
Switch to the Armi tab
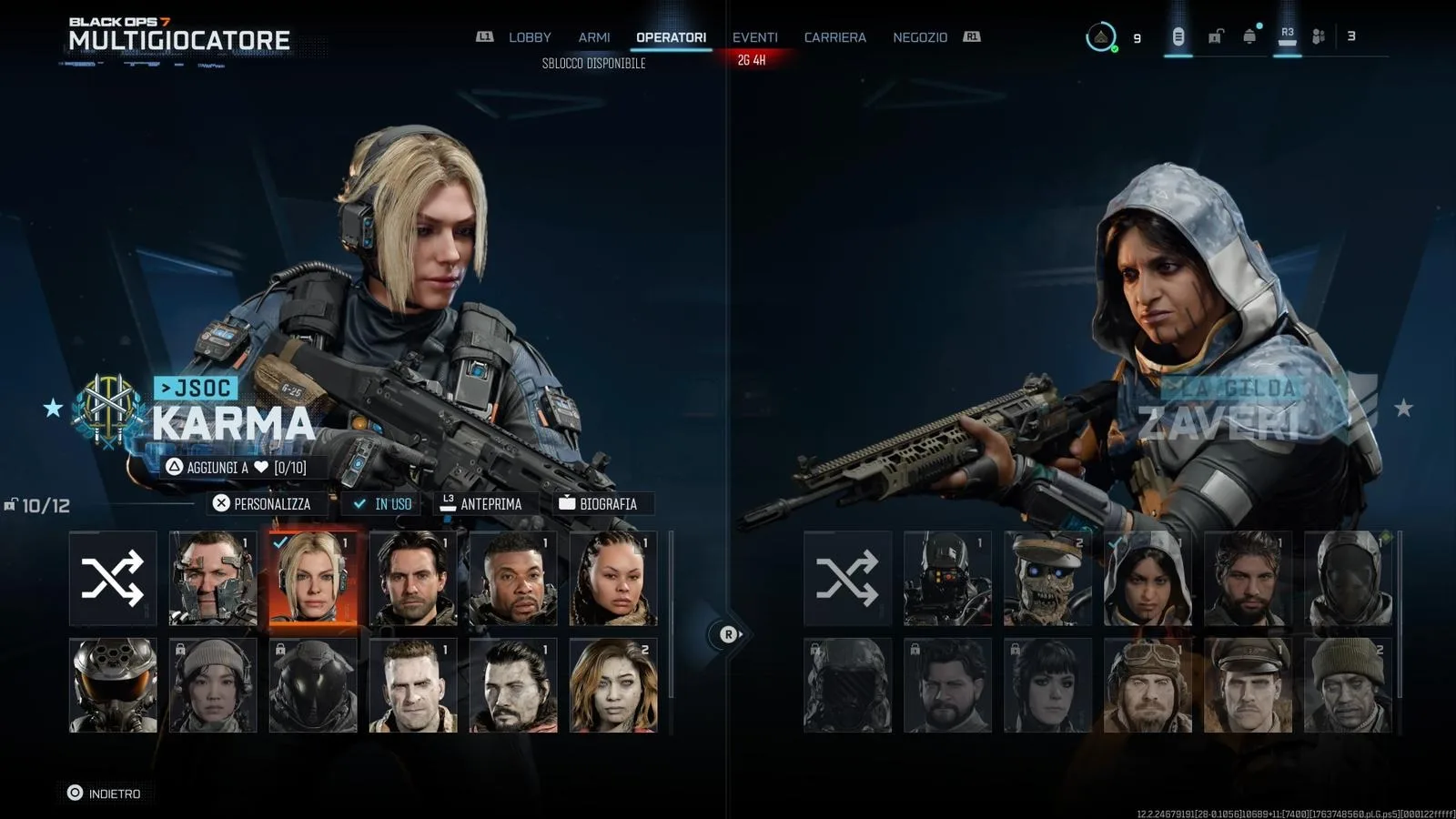click(593, 37)
